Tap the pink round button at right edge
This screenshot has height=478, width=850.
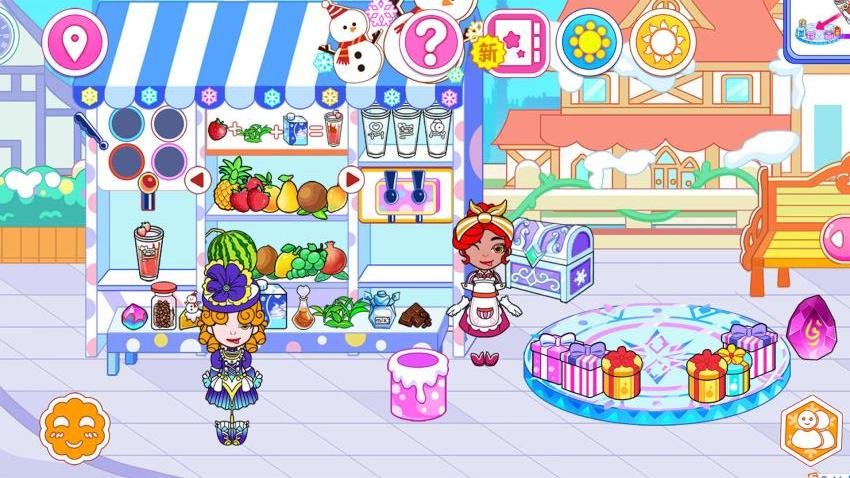point(836,237)
